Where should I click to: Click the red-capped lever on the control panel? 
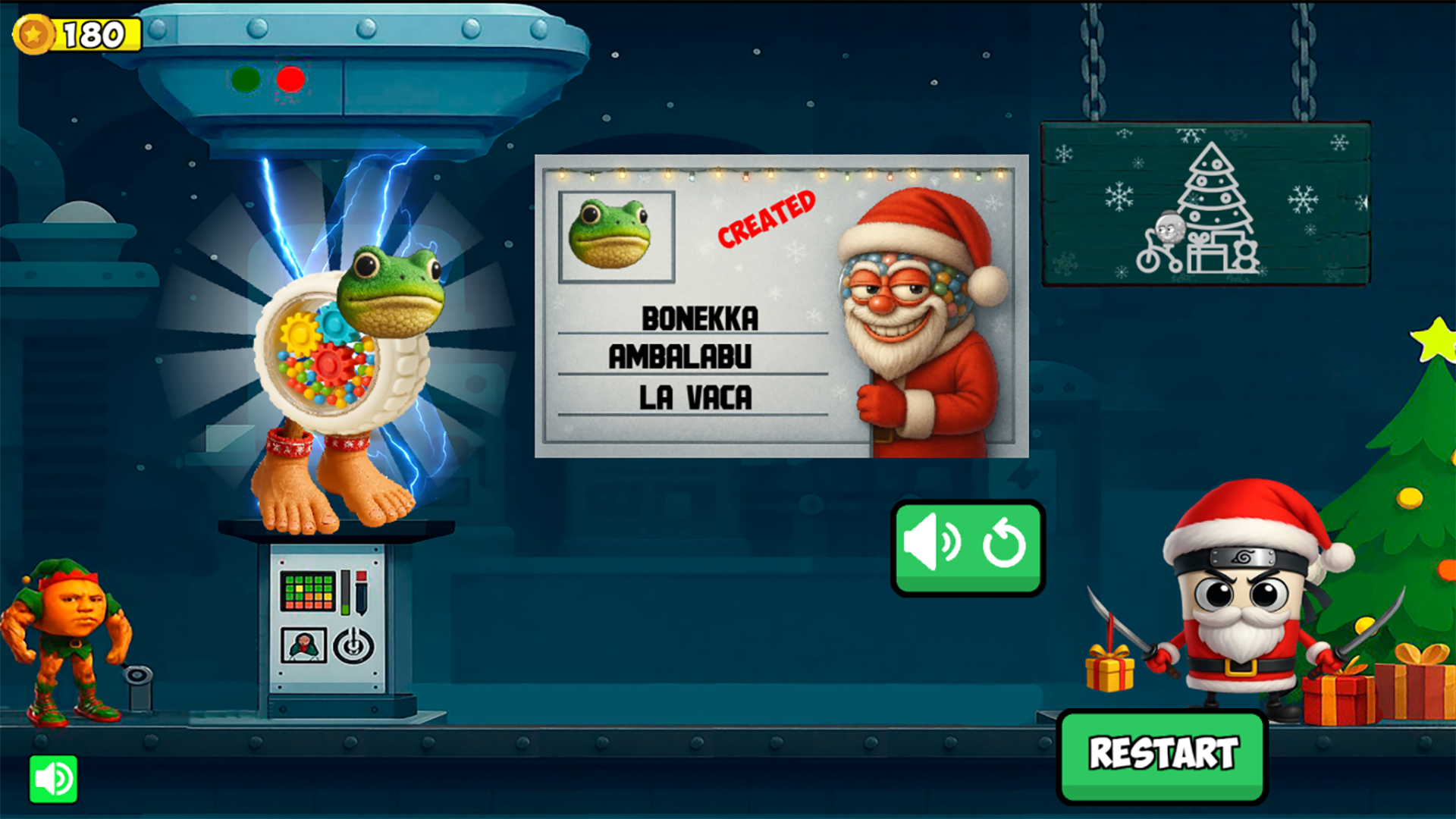pyautogui.click(x=361, y=592)
